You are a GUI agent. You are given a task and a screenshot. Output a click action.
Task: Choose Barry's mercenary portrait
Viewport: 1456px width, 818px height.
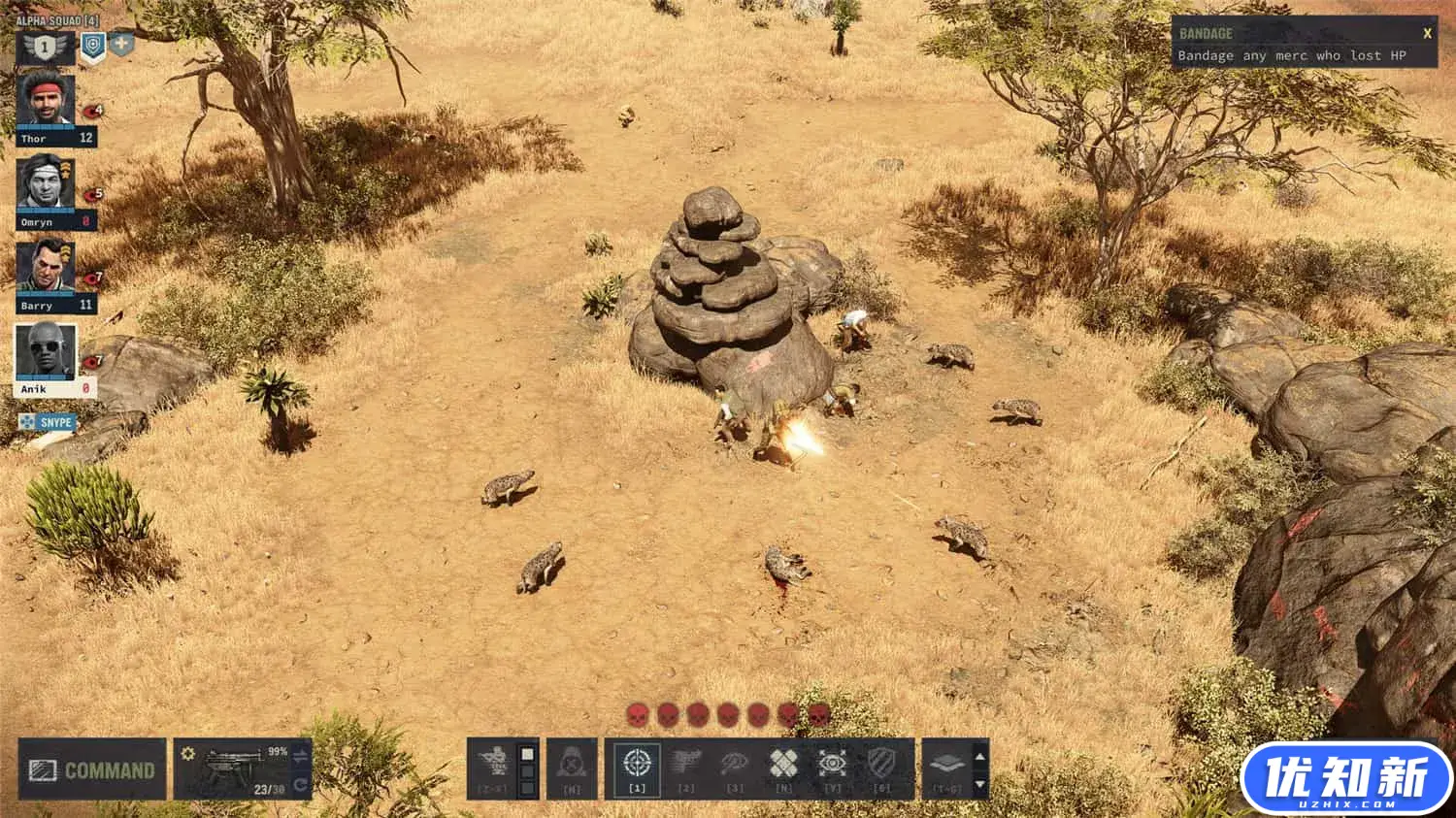tap(46, 267)
